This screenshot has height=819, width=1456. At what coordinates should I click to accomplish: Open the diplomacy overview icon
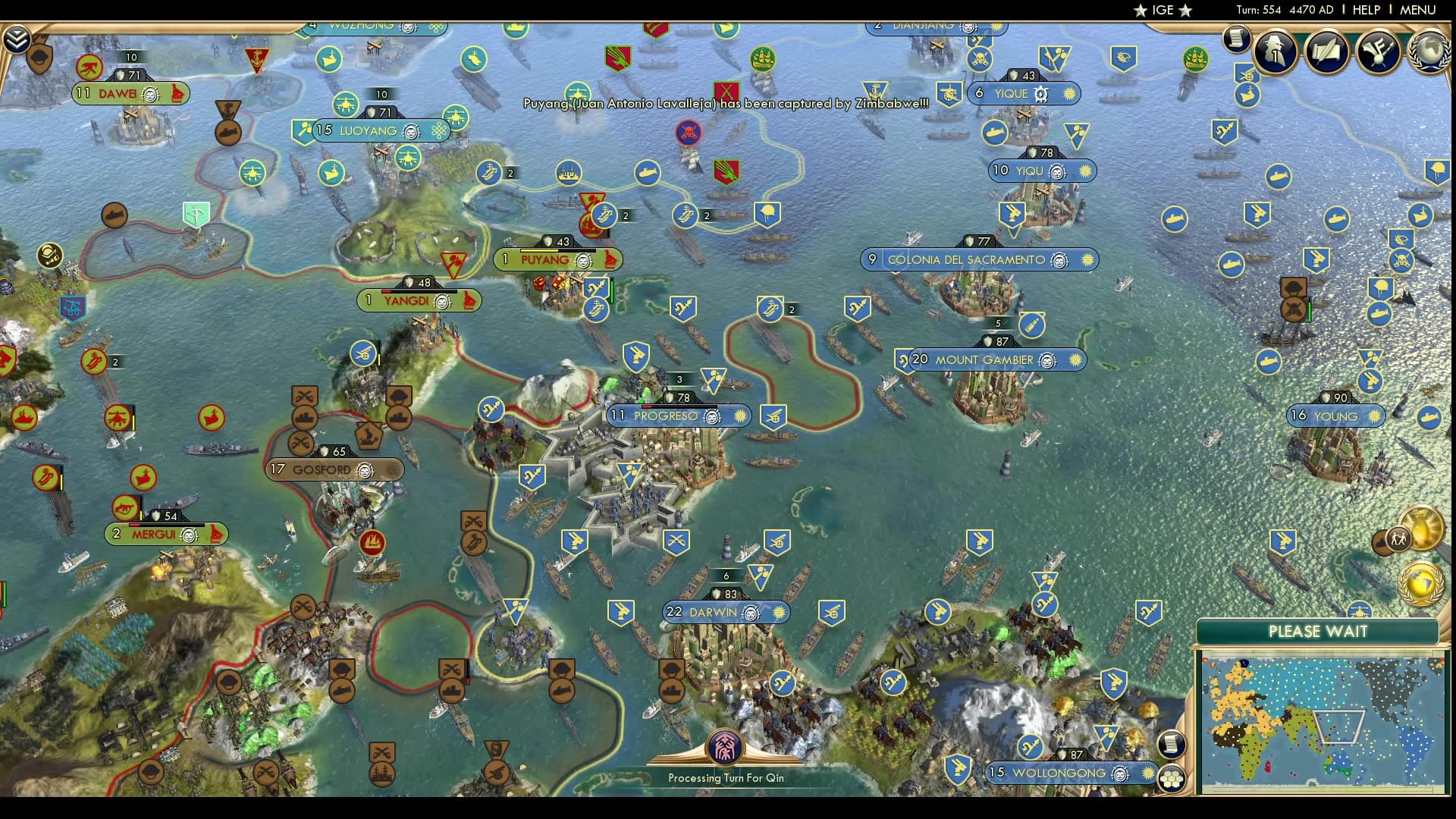click(1378, 52)
